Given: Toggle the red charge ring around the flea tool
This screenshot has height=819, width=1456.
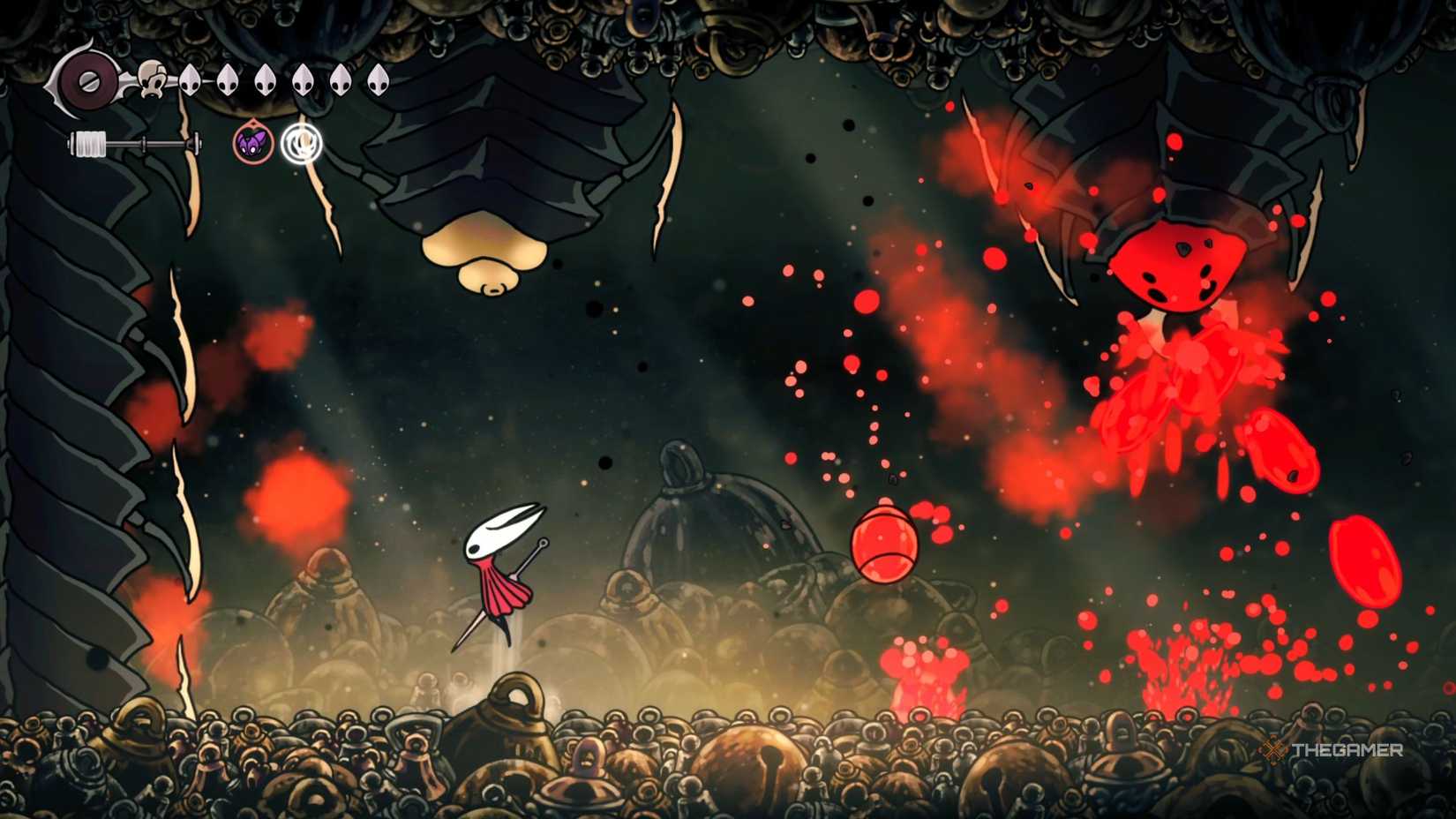Looking at the screenshot, I should tap(252, 143).
